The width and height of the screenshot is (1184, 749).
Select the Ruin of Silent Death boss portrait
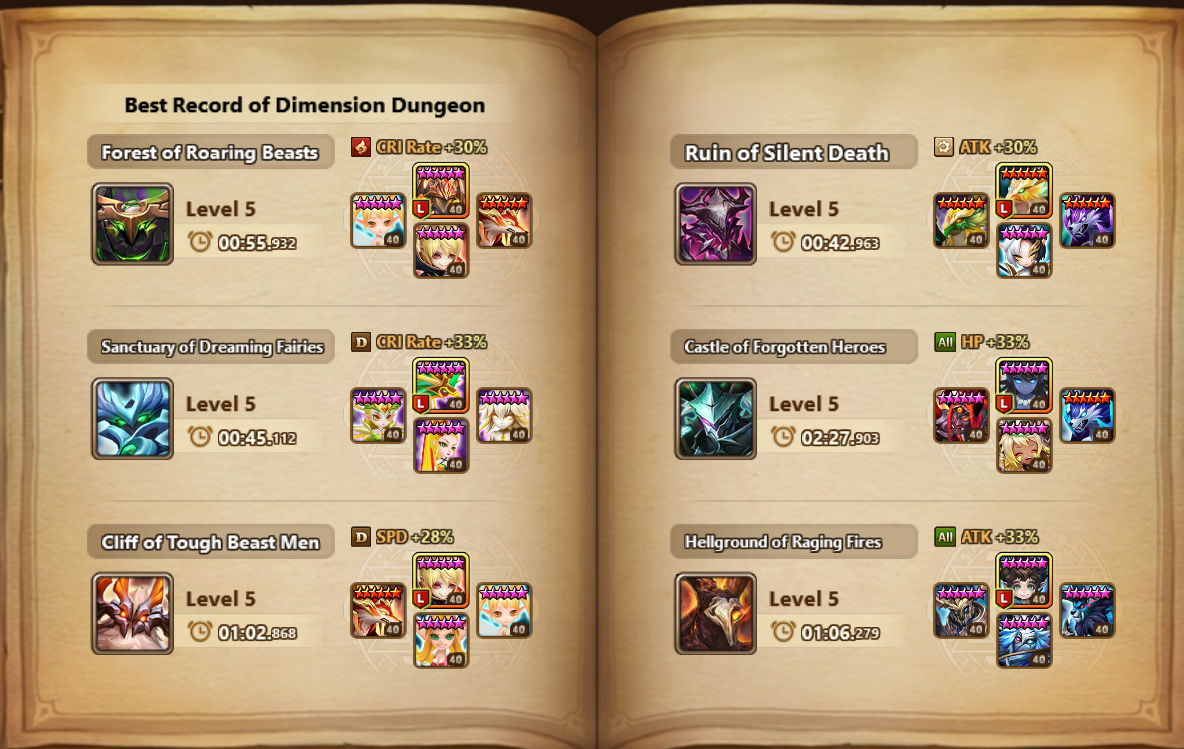pyautogui.click(x=715, y=224)
